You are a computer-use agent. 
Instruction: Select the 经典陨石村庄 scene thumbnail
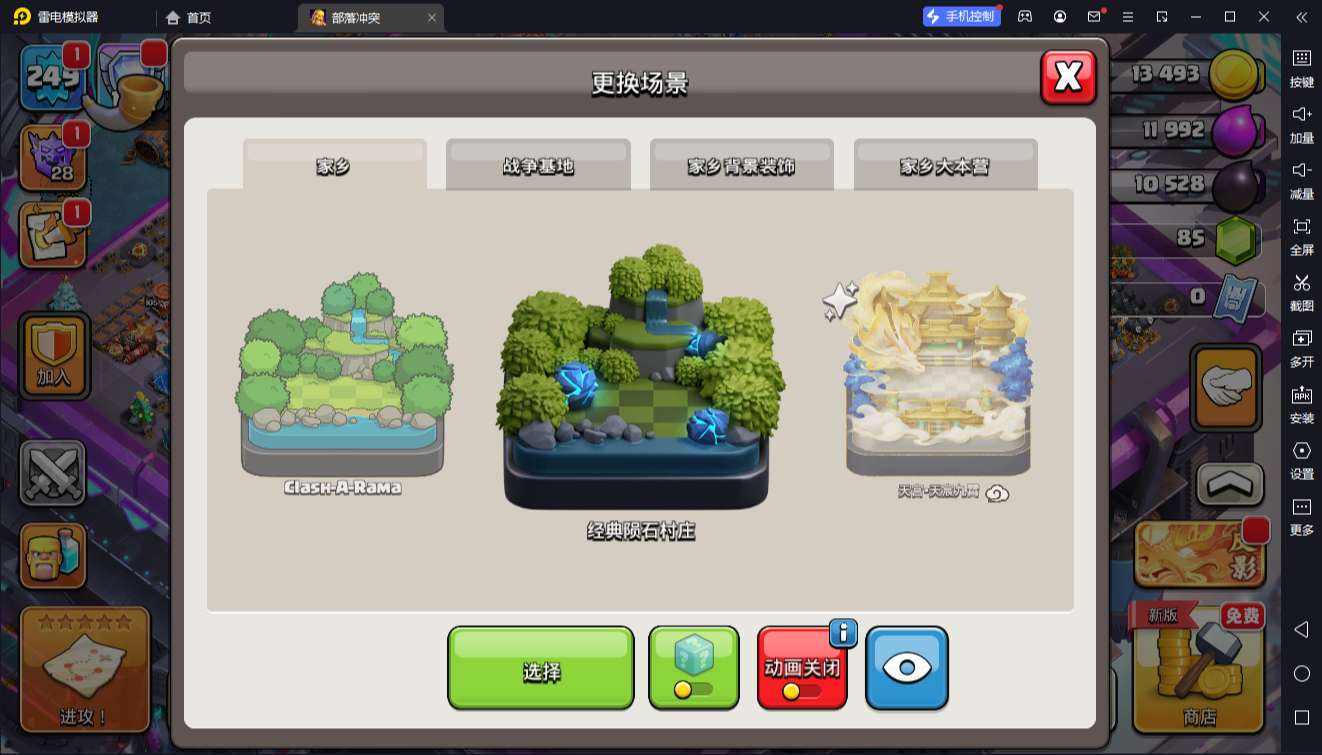point(637,385)
